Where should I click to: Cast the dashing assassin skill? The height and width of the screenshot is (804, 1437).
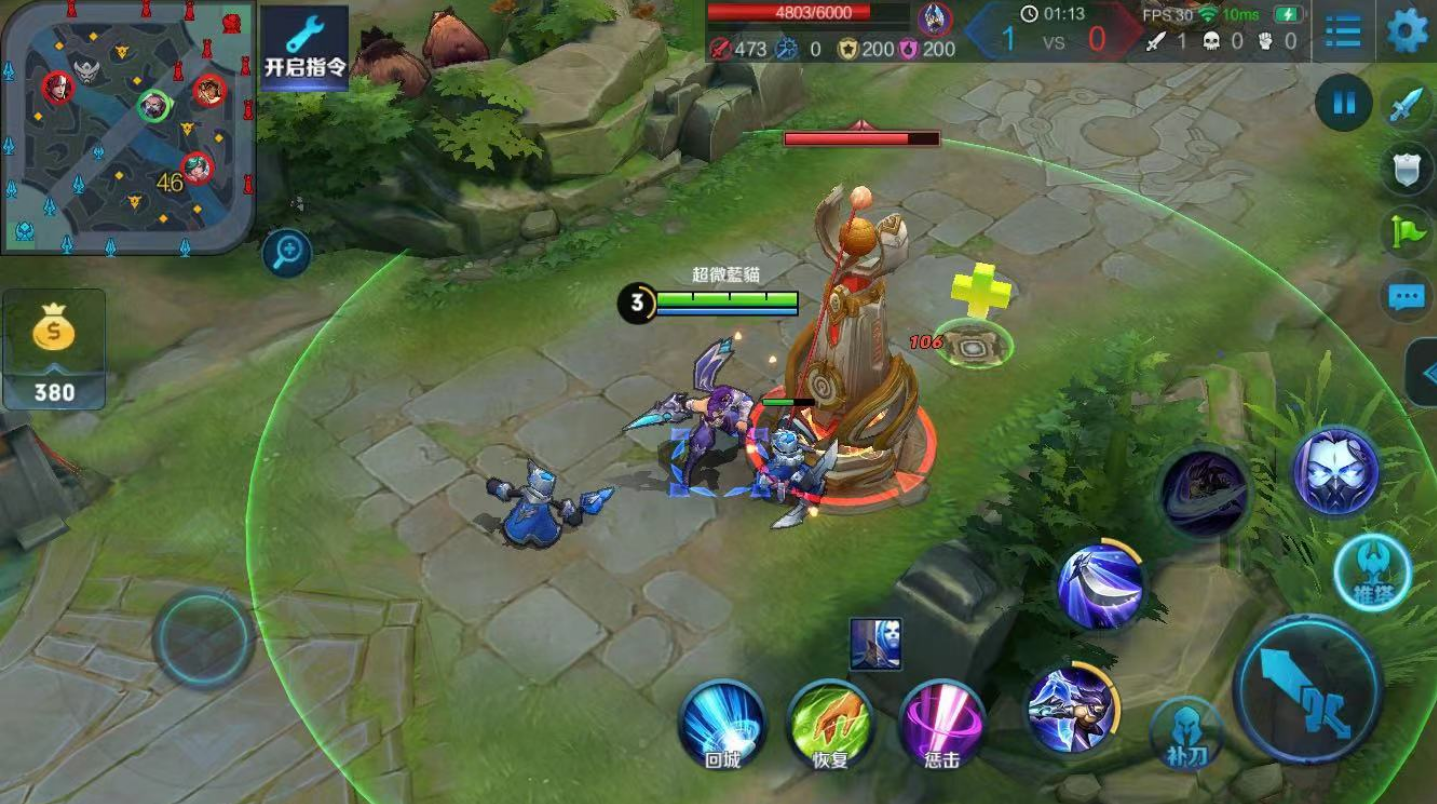[x=1072, y=708]
